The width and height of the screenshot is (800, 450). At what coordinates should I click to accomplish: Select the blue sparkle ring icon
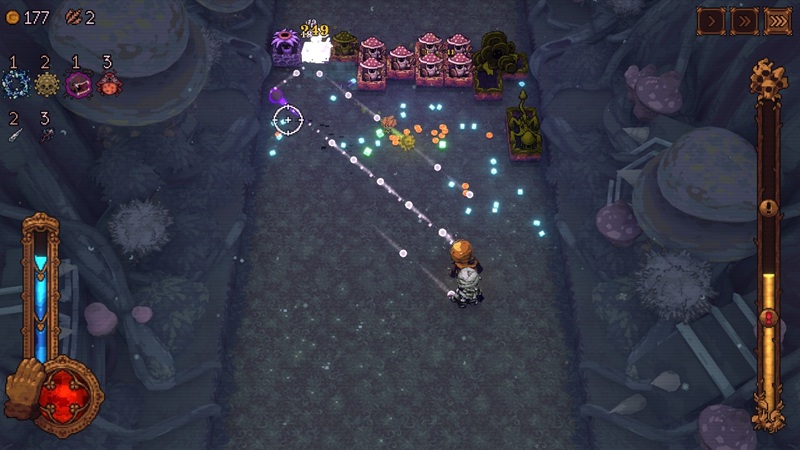click(x=15, y=84)
